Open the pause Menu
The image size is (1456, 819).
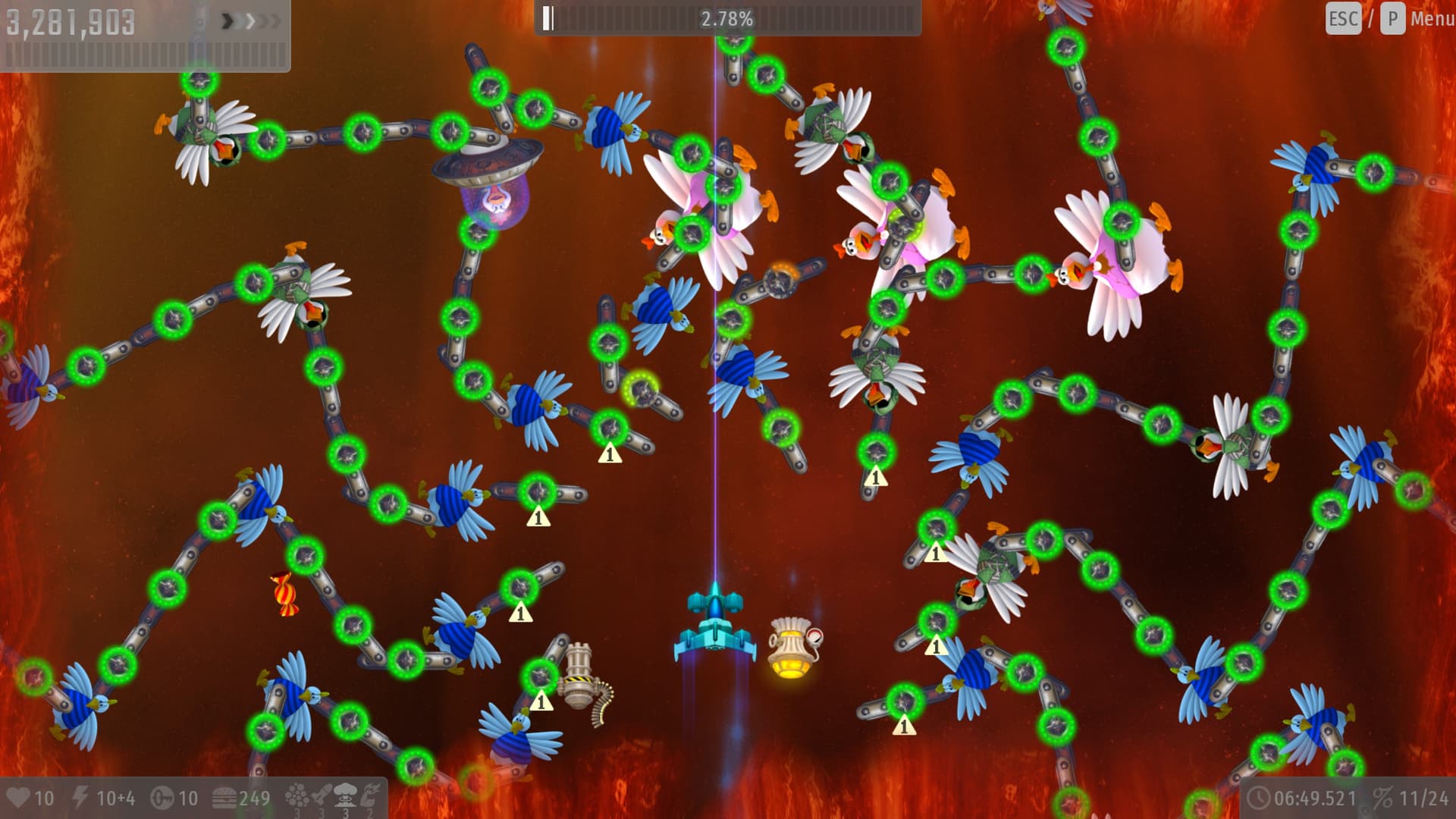click(x=1431, y=18)
